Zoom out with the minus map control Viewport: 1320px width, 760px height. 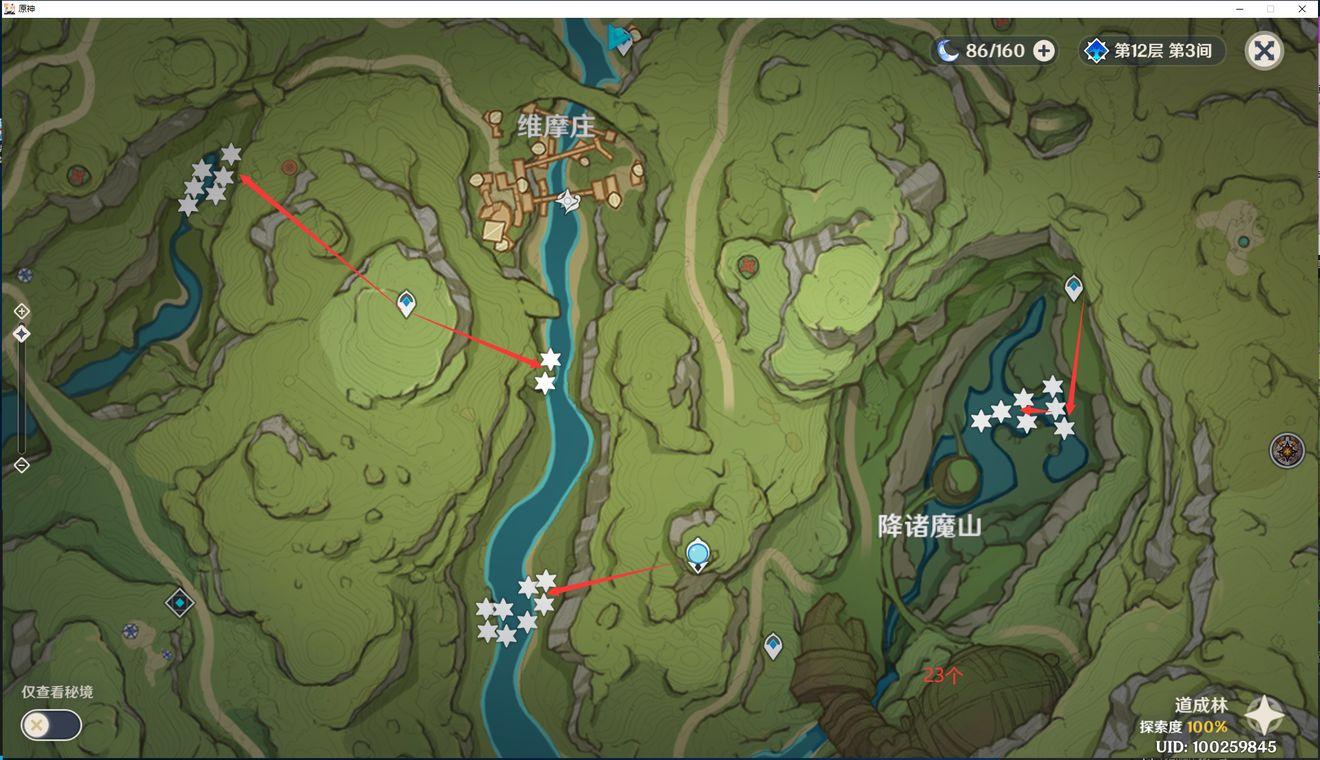point(20,463)
